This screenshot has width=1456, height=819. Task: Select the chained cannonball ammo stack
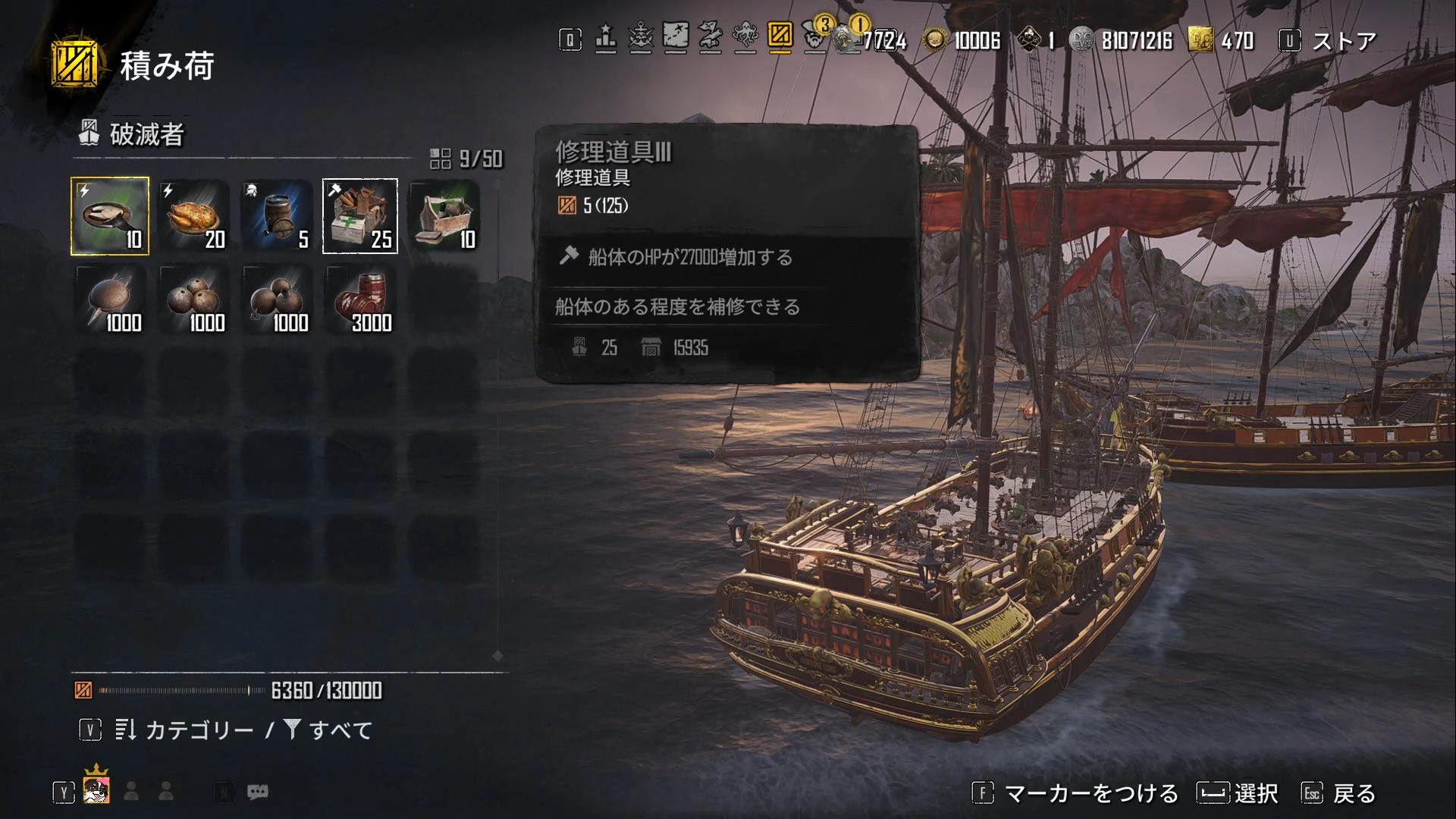(277, 300)
